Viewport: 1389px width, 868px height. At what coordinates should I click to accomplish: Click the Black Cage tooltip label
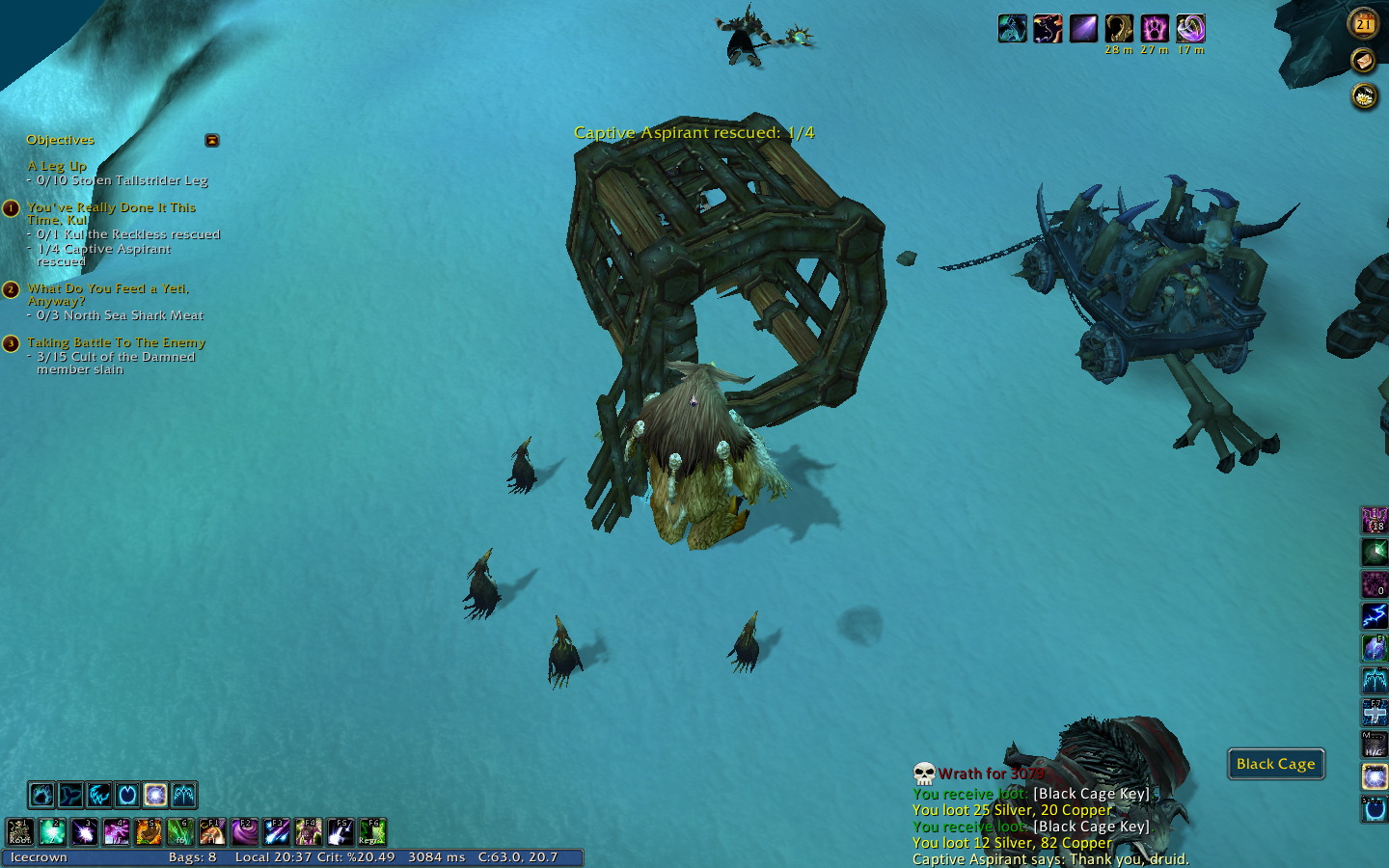(x=1275, y=764)
